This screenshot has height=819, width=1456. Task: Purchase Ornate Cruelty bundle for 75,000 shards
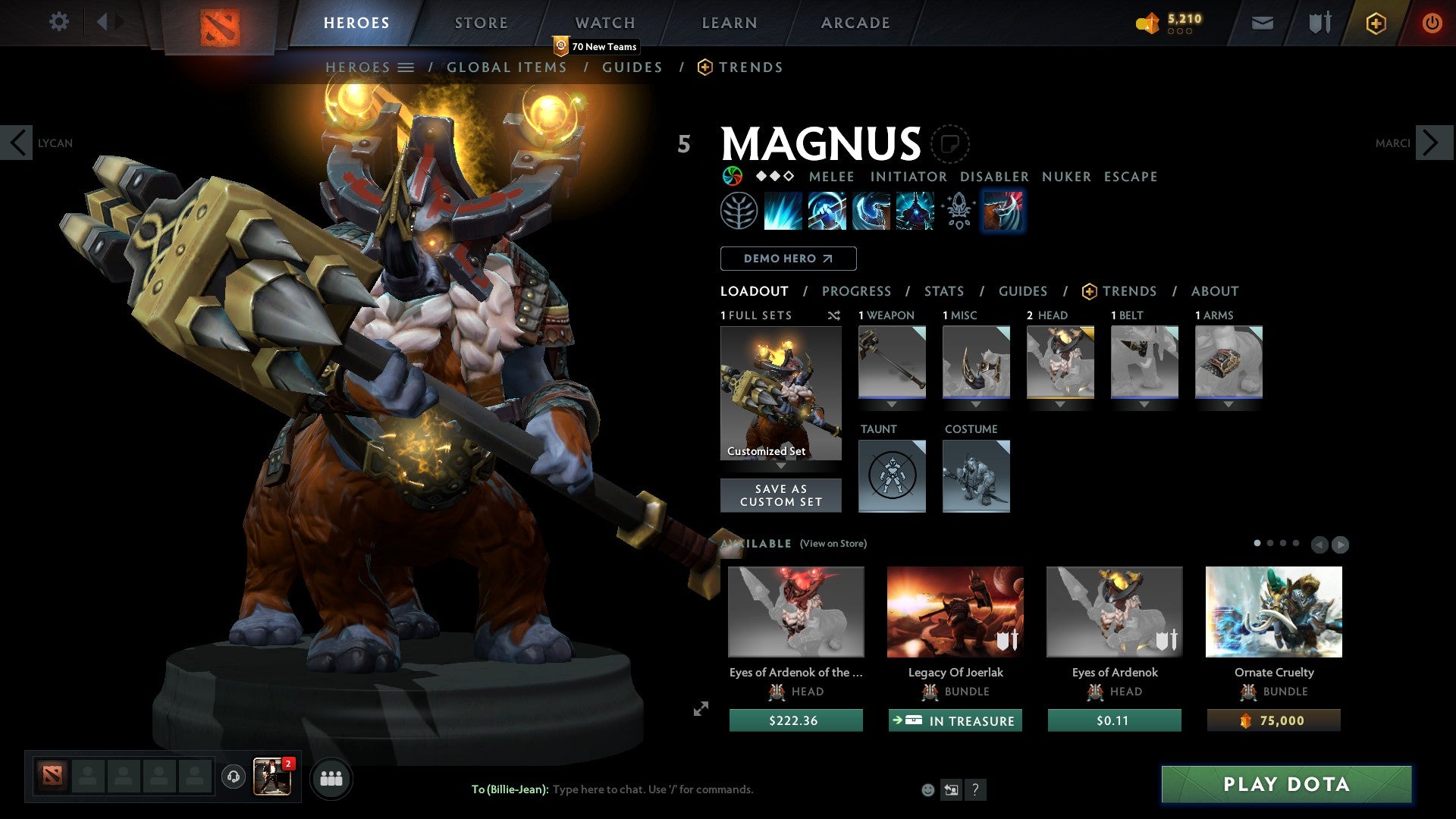coord(1273,720)
